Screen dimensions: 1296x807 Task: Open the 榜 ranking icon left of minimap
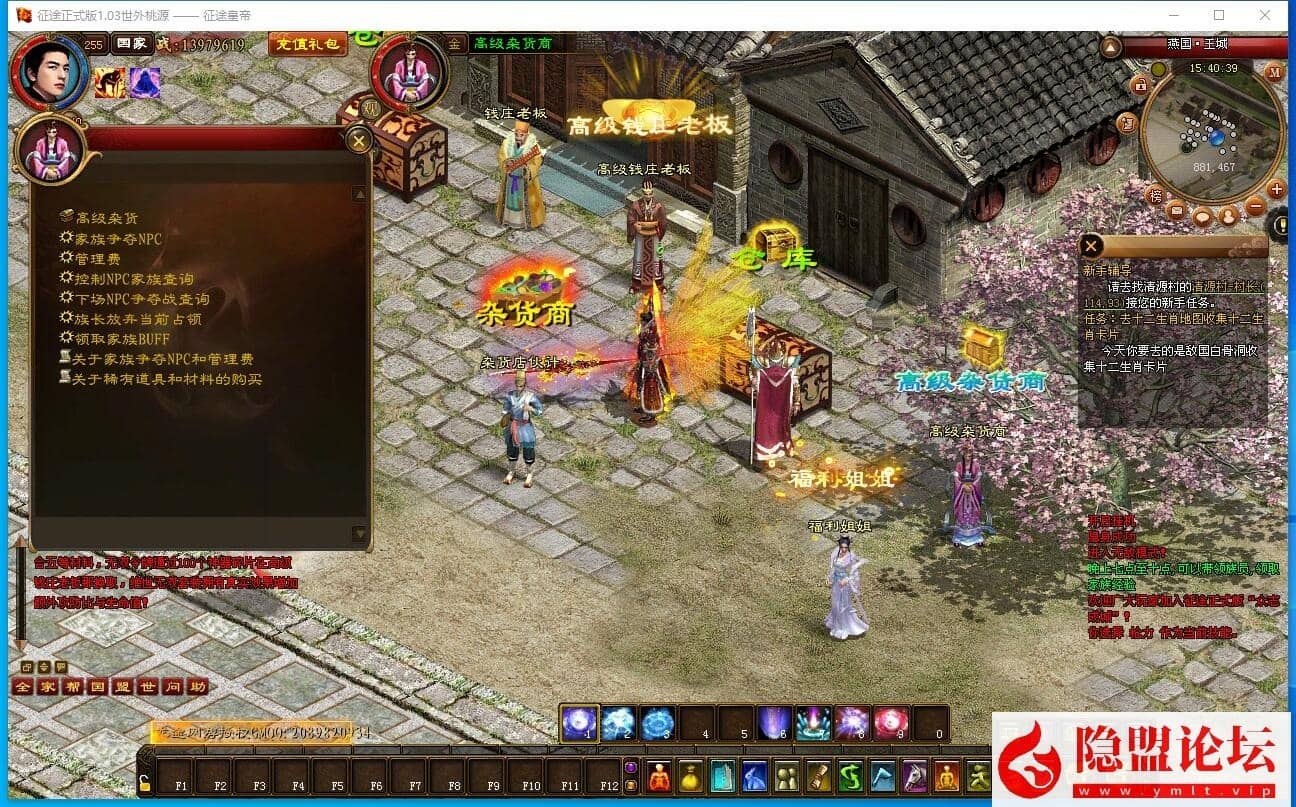click(1156, 195)
